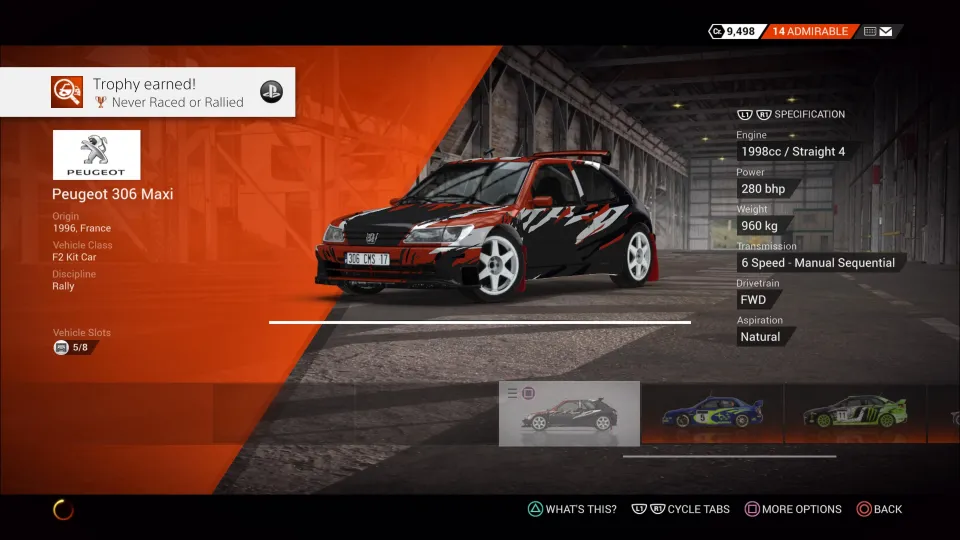Pick the green and black rally car thumbnail
The height and width of the screenshot is (540, 960).
(855, 413)
